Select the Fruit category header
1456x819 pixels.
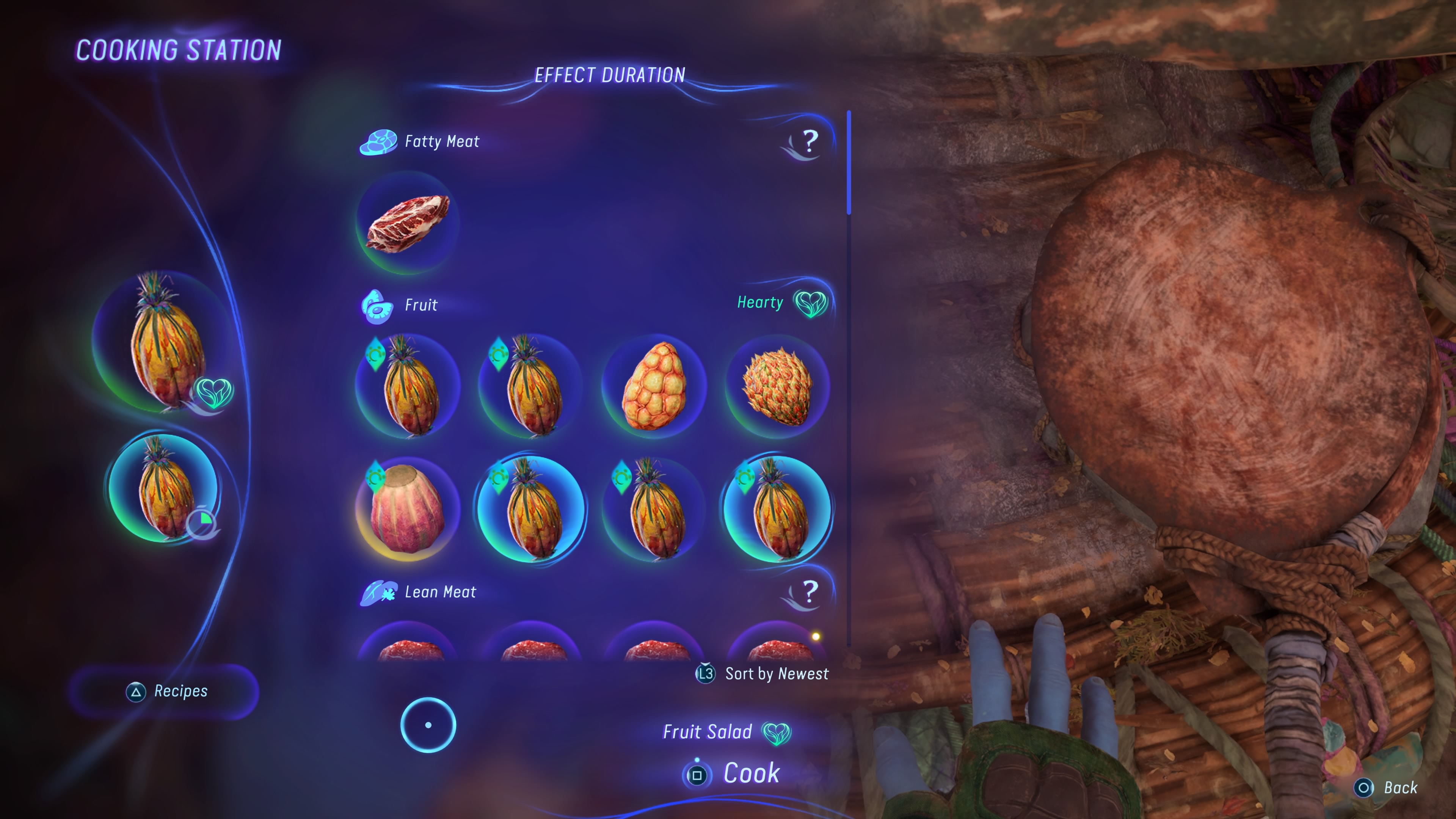[x=420, y=305]
